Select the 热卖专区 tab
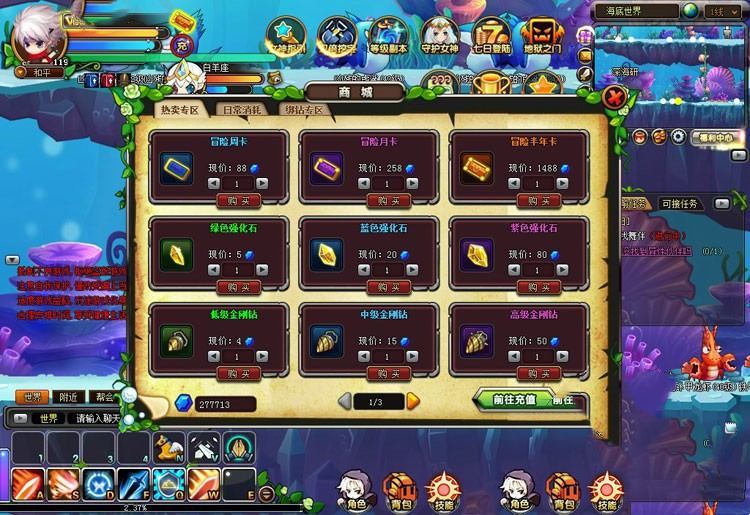This screenshot has width=750, height=515. pos(180,110)
